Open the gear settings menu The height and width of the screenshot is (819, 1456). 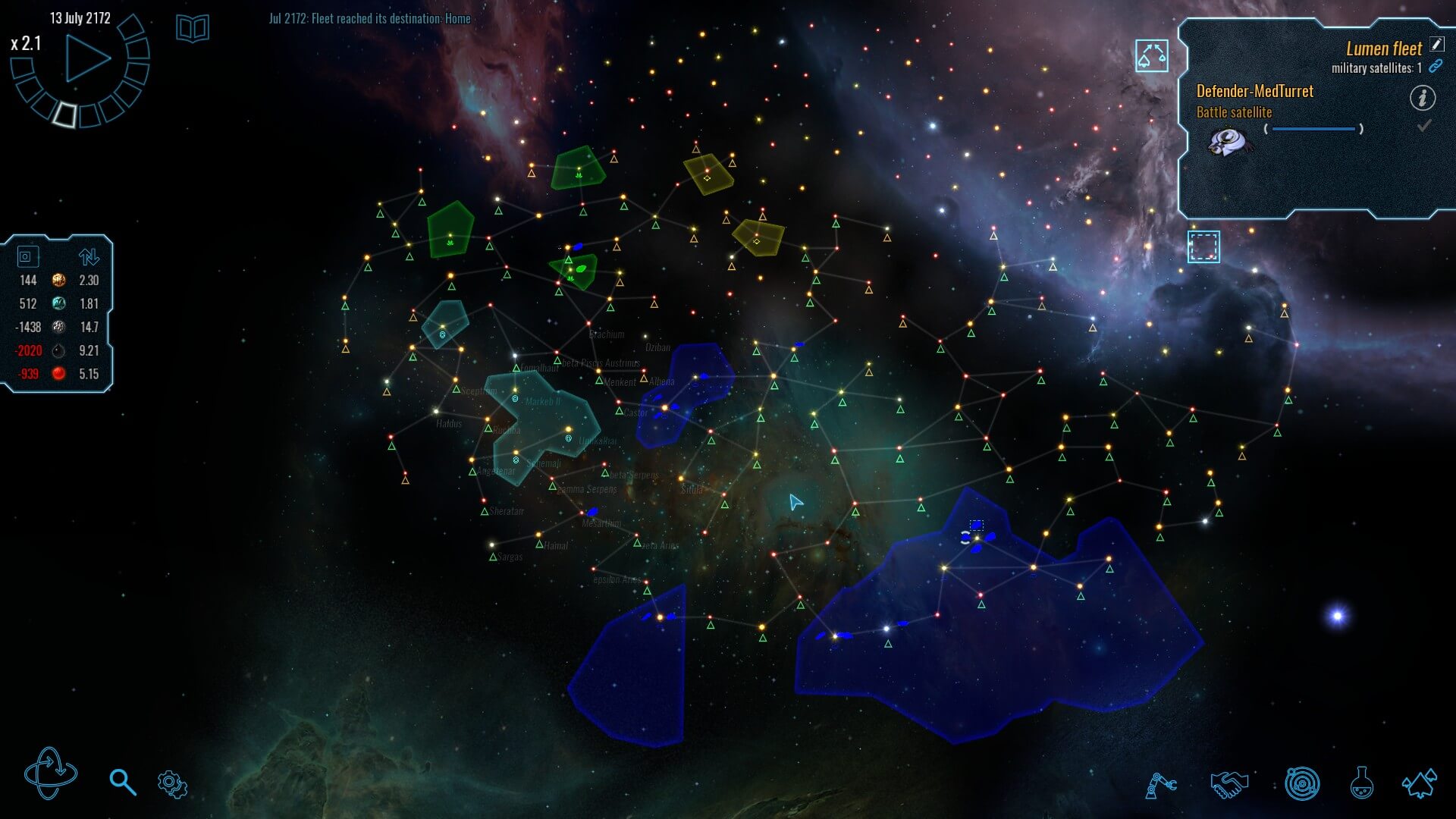(172, 784)
